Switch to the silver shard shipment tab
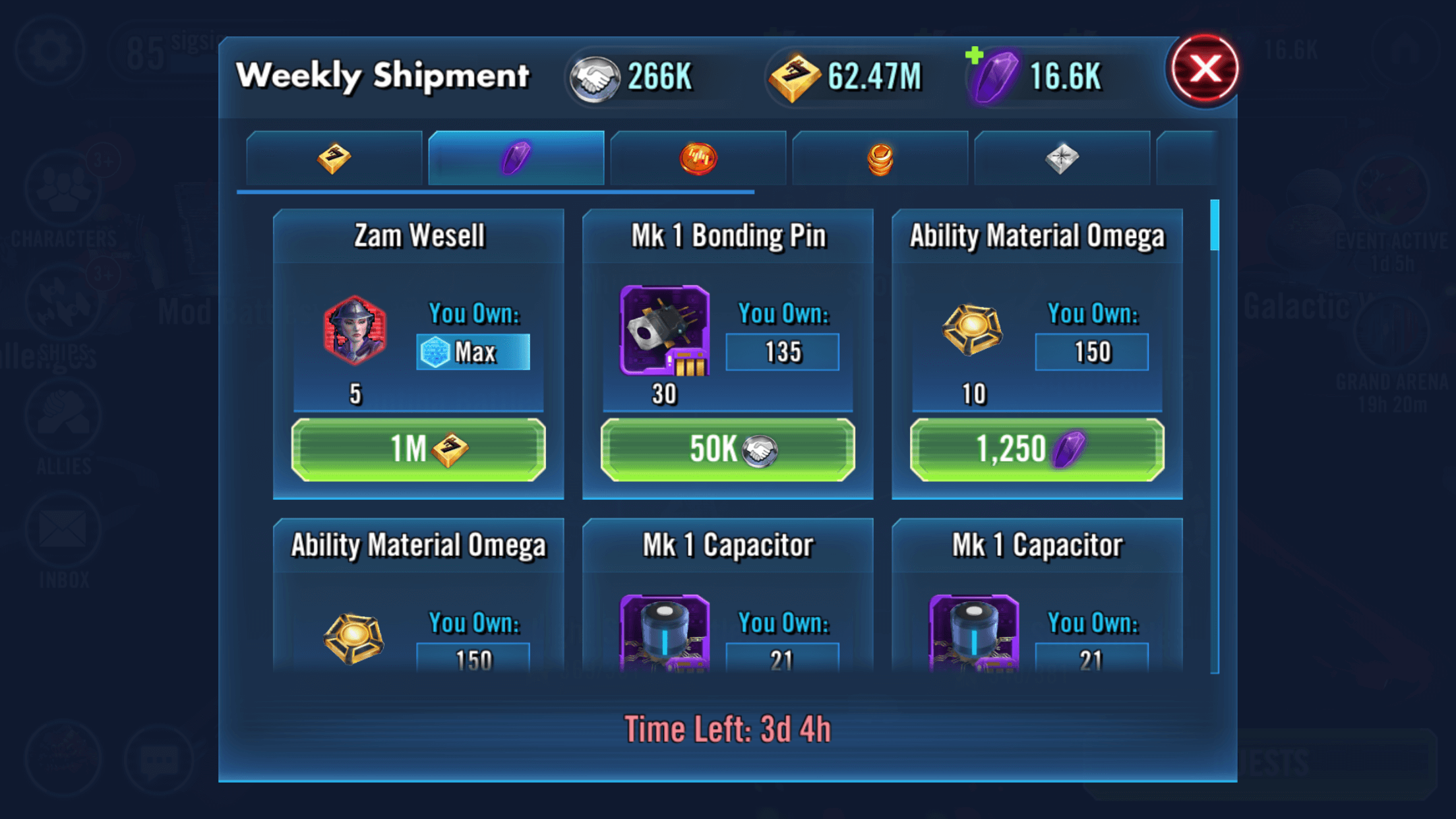The width and height of the screenshot is (1456, 819). coord(1062,158)
